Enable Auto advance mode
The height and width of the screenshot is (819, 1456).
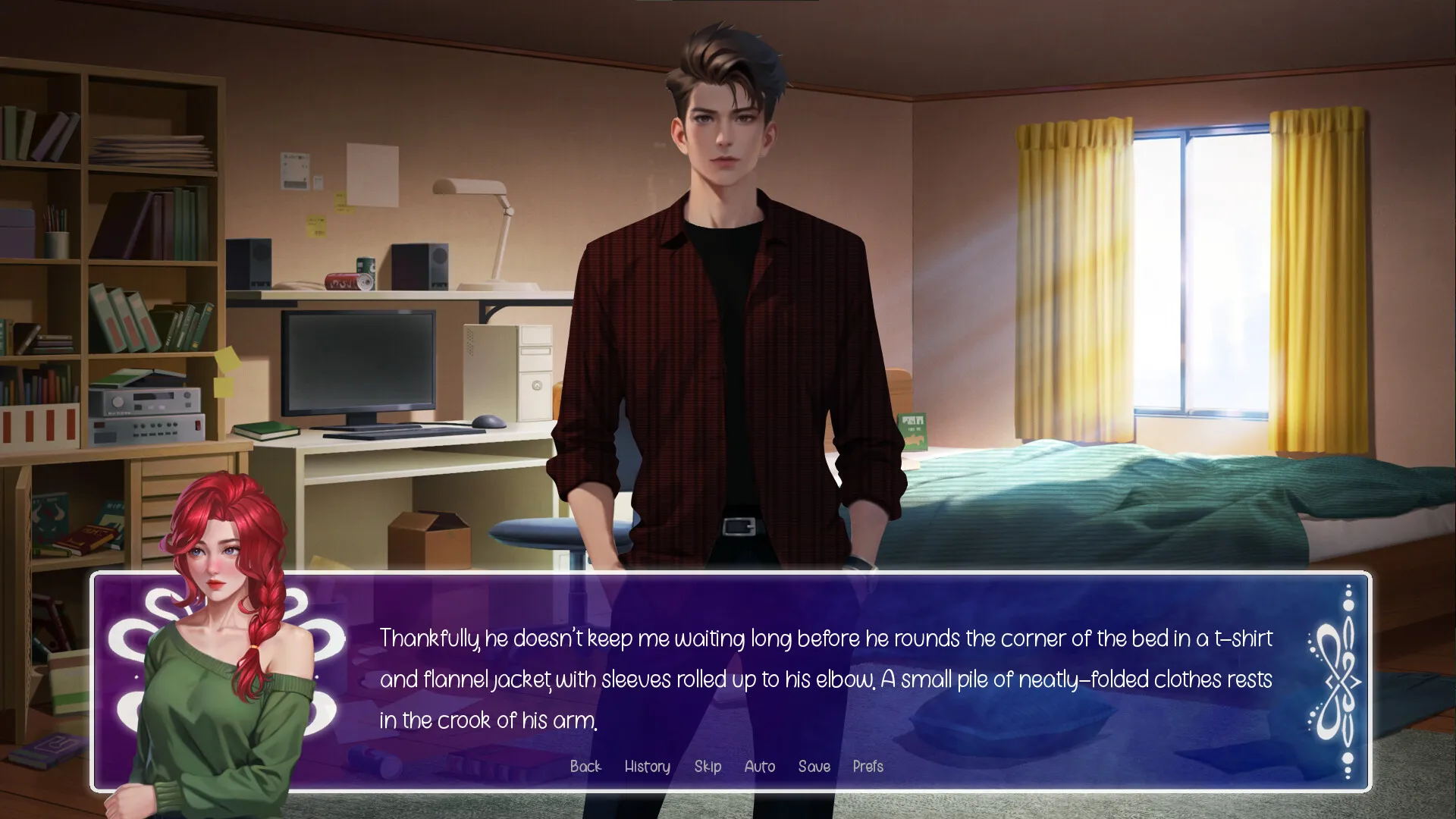click(759, 767)
